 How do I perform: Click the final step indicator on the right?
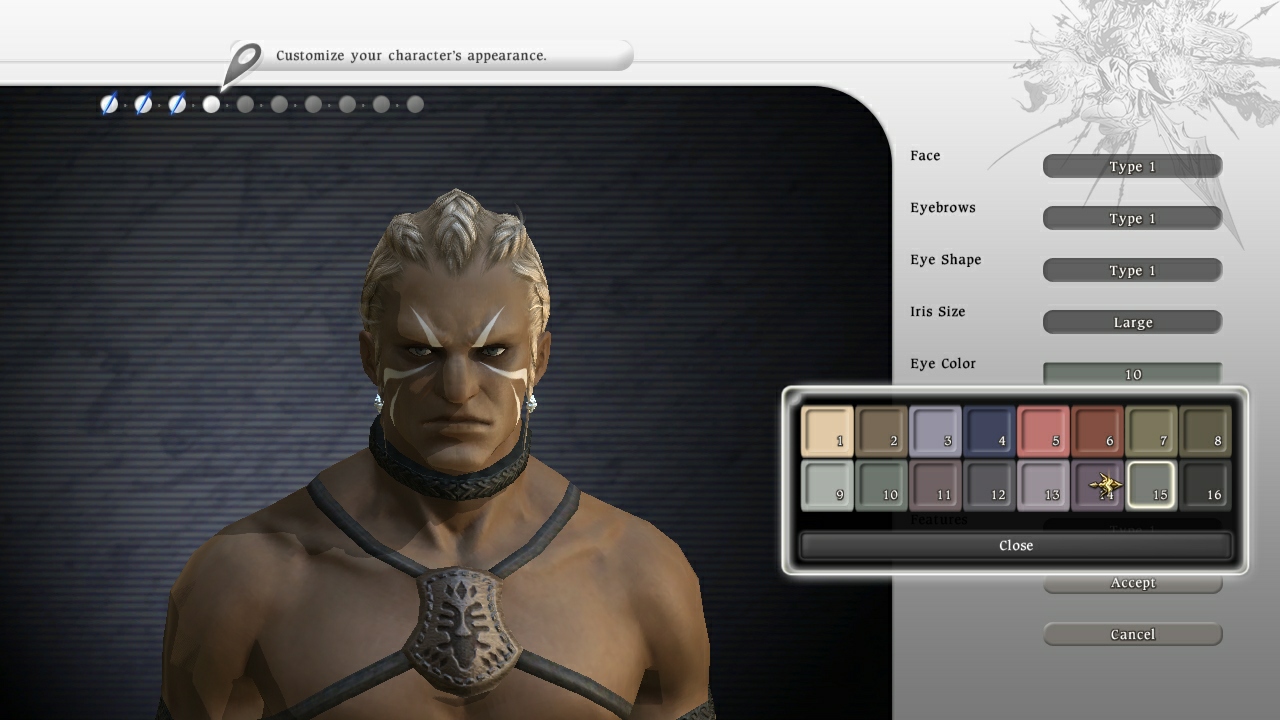[x=414, y=103]
